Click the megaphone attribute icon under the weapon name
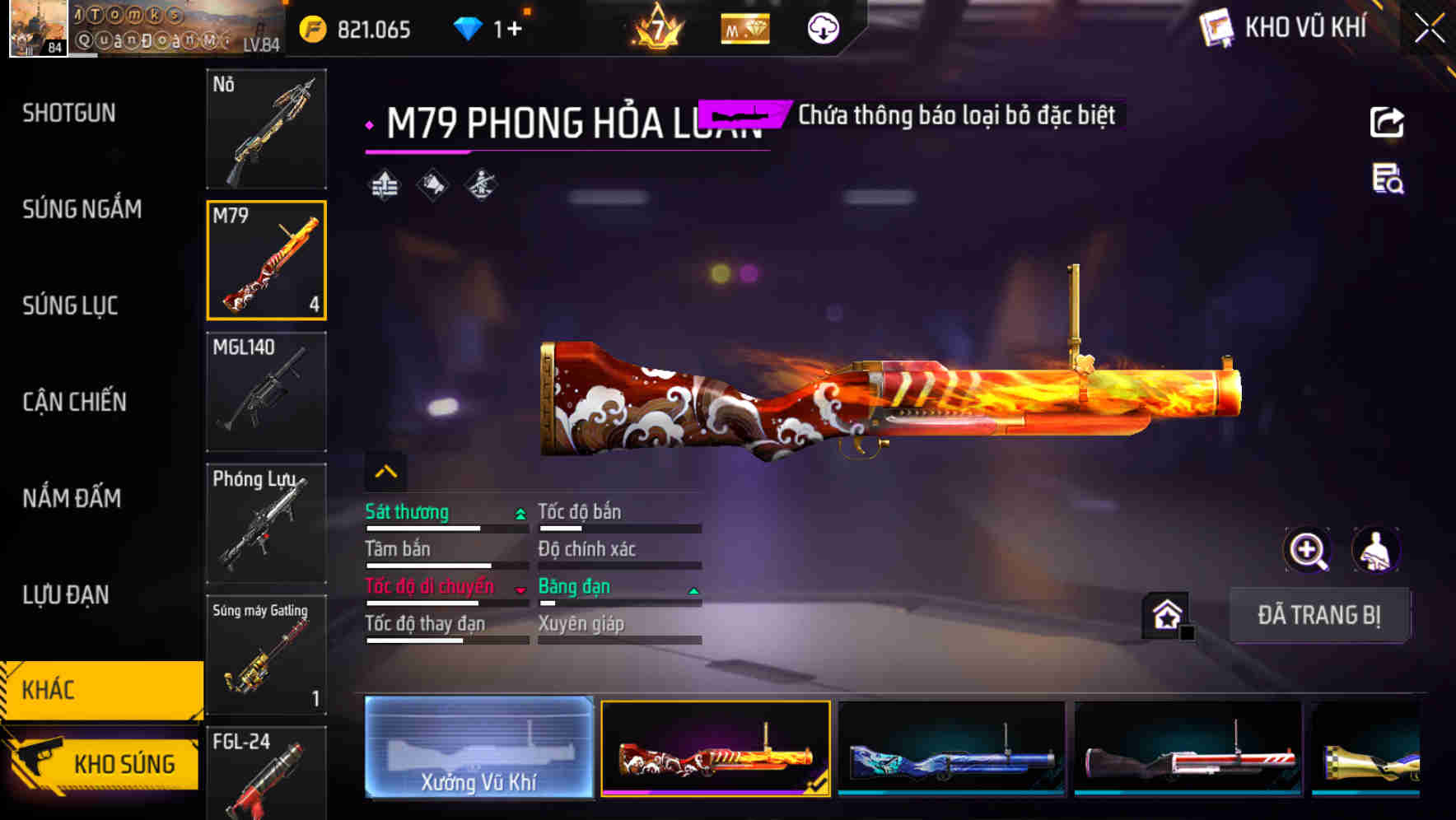Screen dimensions: 1456x820 pyautogui.click(x=431, y=184)
